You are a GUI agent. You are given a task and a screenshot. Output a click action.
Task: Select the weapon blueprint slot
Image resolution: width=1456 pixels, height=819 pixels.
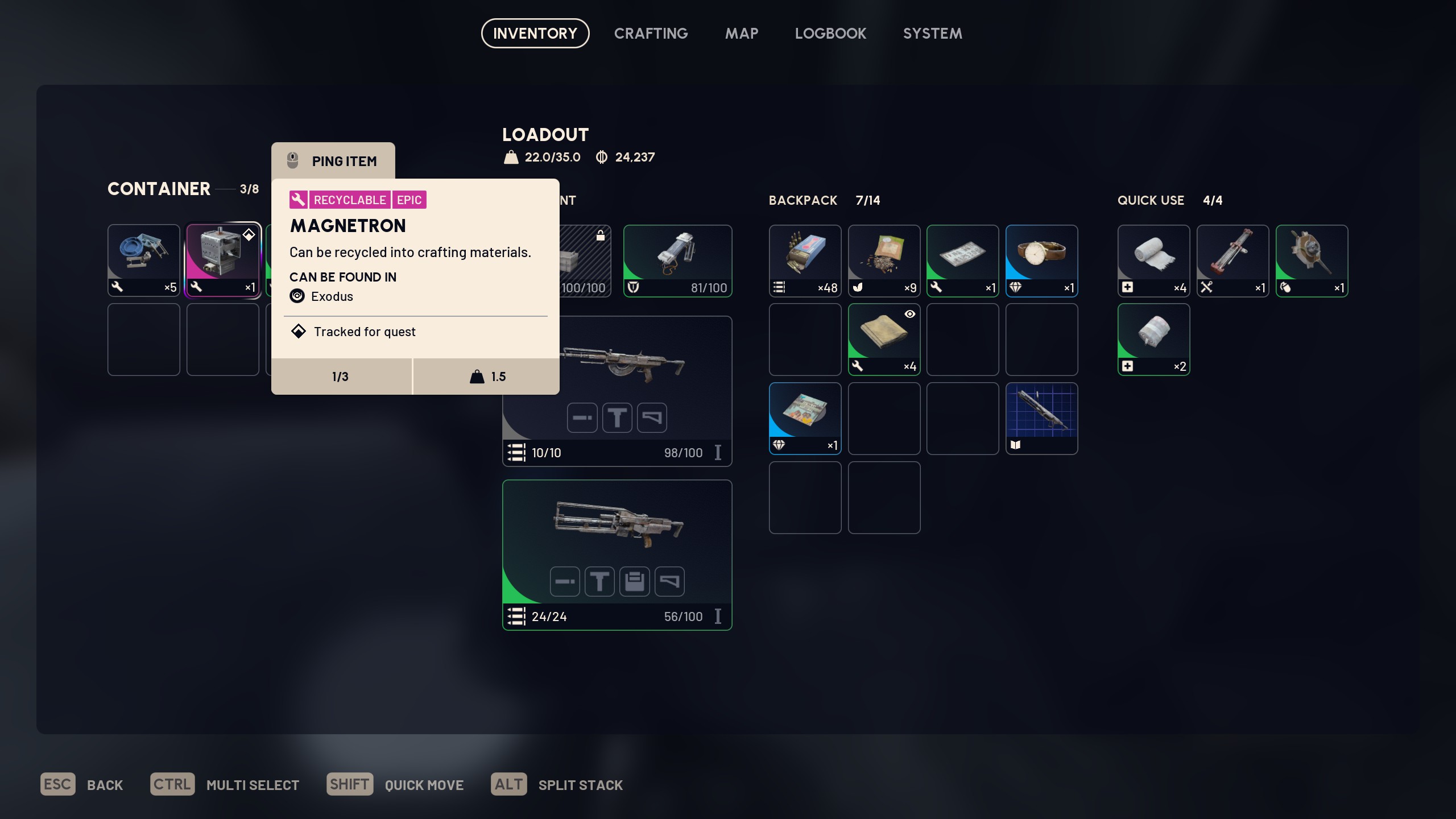(1041, 418)
